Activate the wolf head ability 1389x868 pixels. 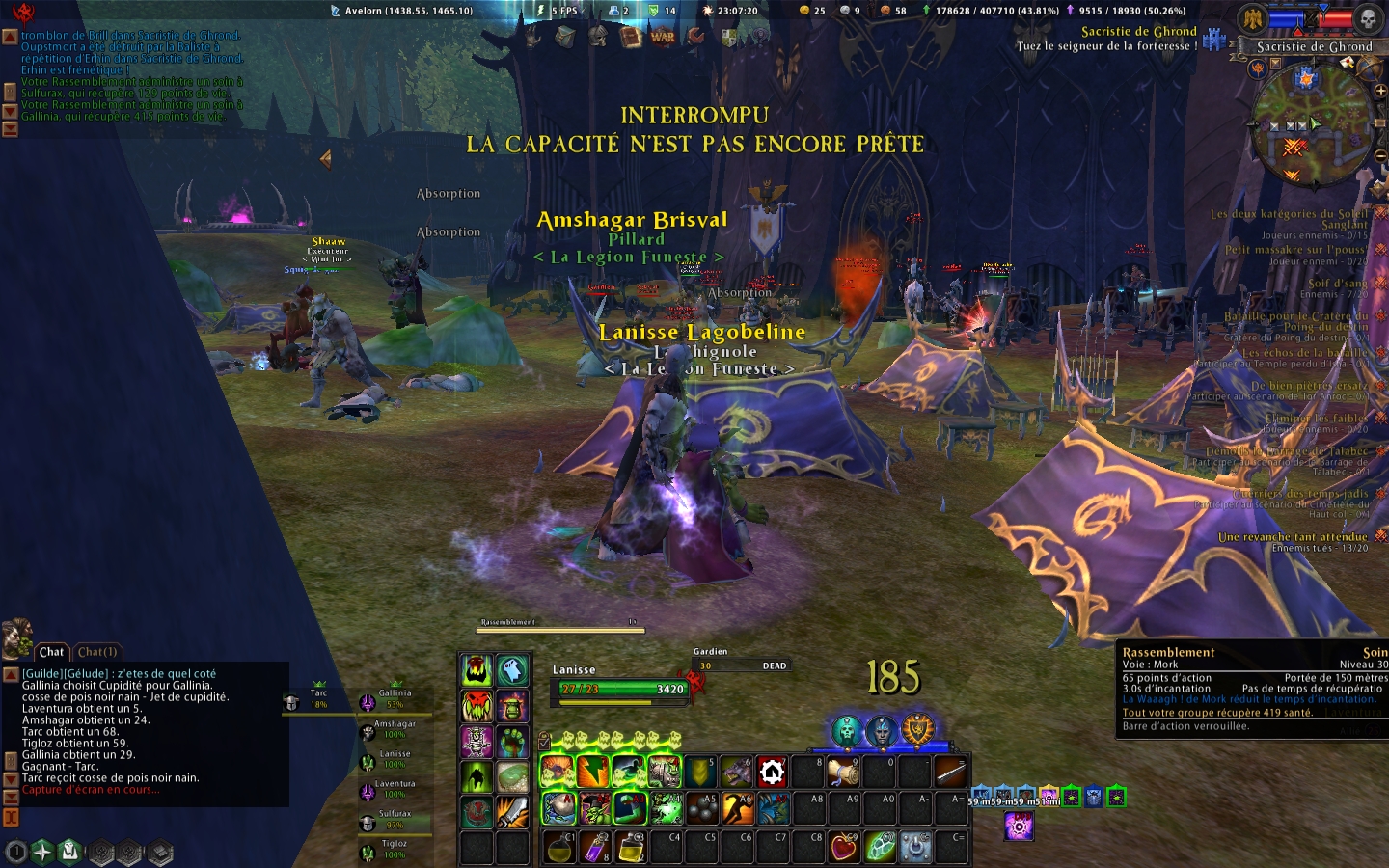pos(737,772)
